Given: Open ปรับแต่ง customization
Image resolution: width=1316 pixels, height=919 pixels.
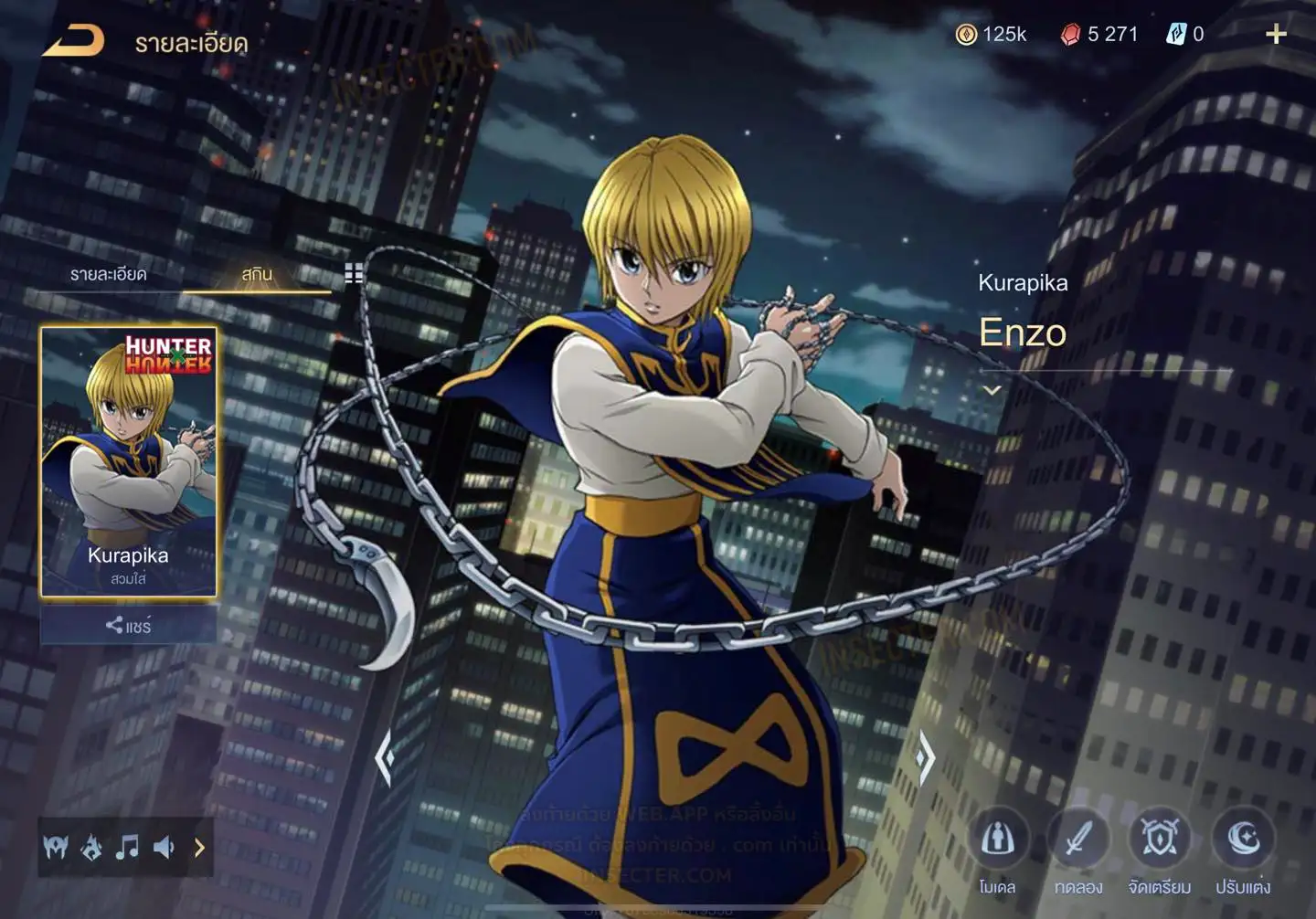Looking at the screenshot, I should point(1243,839).
